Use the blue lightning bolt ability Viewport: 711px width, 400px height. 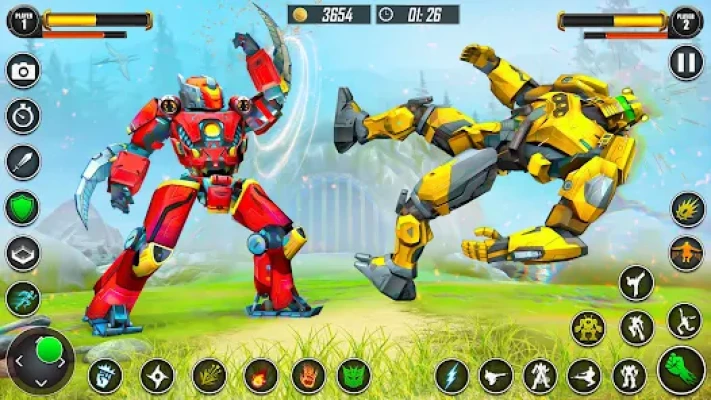coord(452,376)
